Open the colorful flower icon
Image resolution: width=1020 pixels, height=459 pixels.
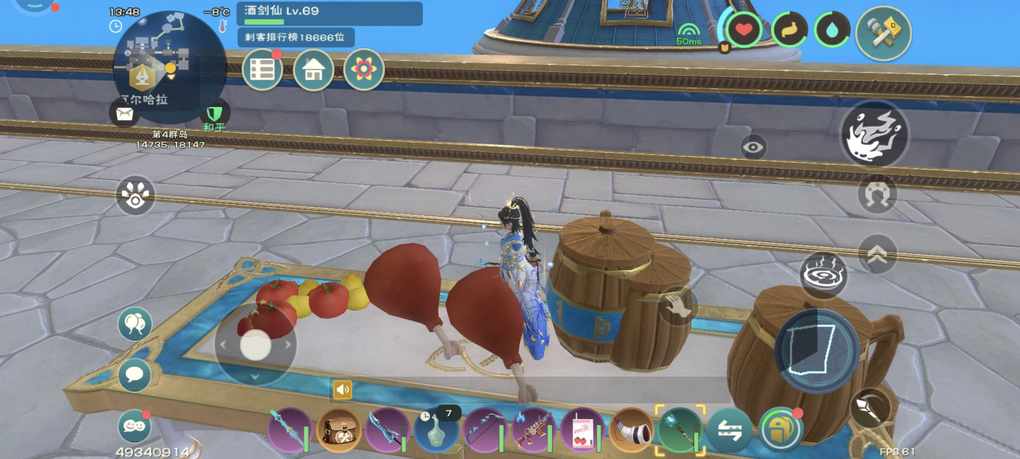coord(364,70)
